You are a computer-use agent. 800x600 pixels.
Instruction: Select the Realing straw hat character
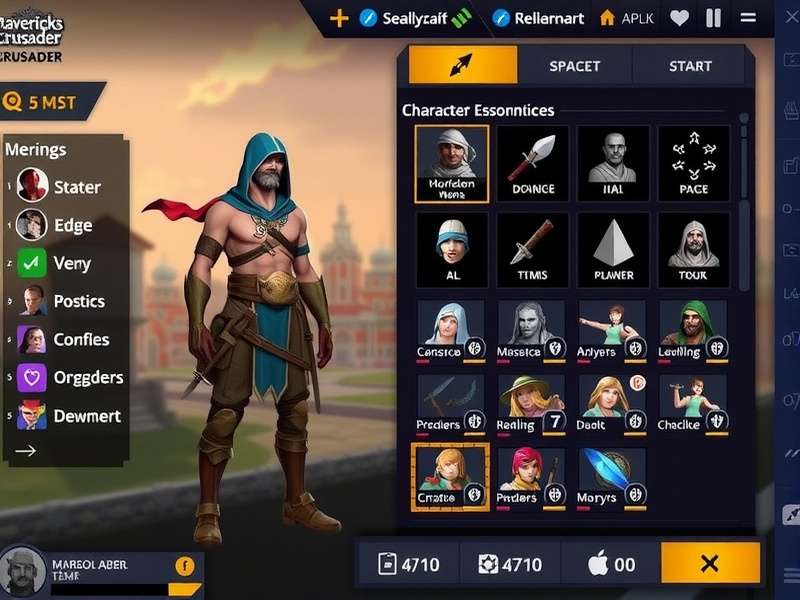pyautogui.click(x=532, y=403)
